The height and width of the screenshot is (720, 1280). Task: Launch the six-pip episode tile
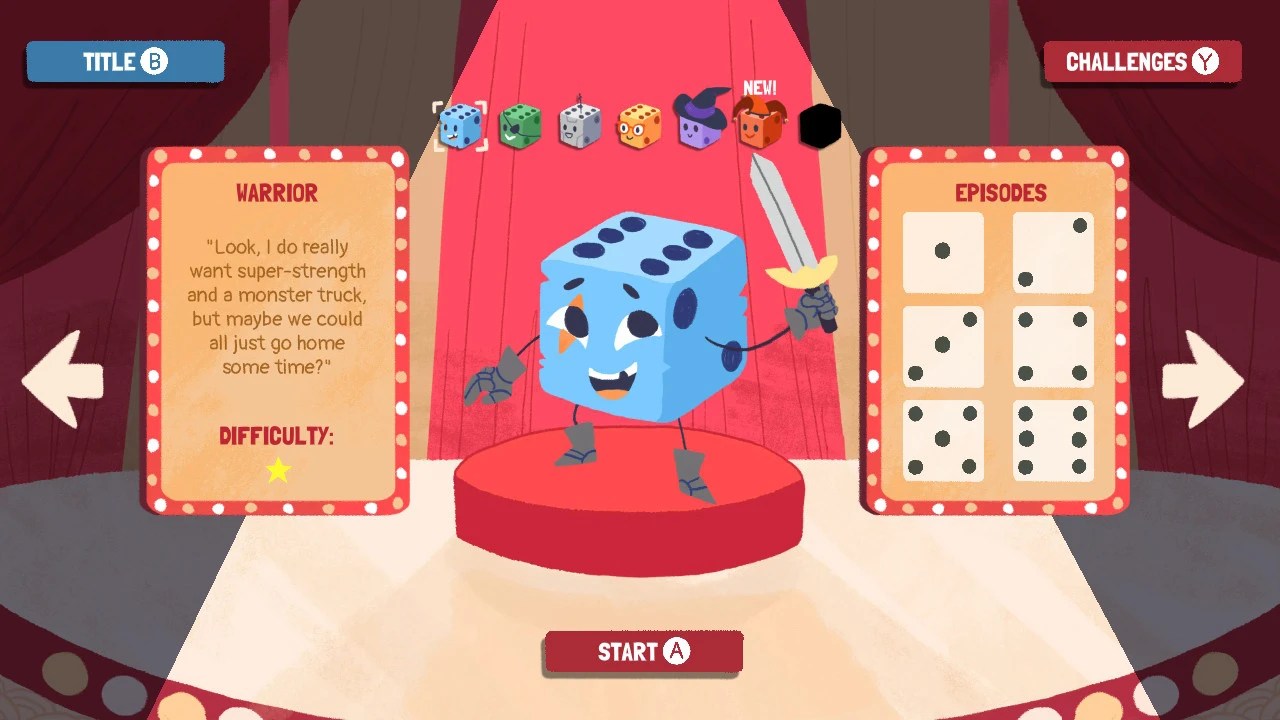1055,437
